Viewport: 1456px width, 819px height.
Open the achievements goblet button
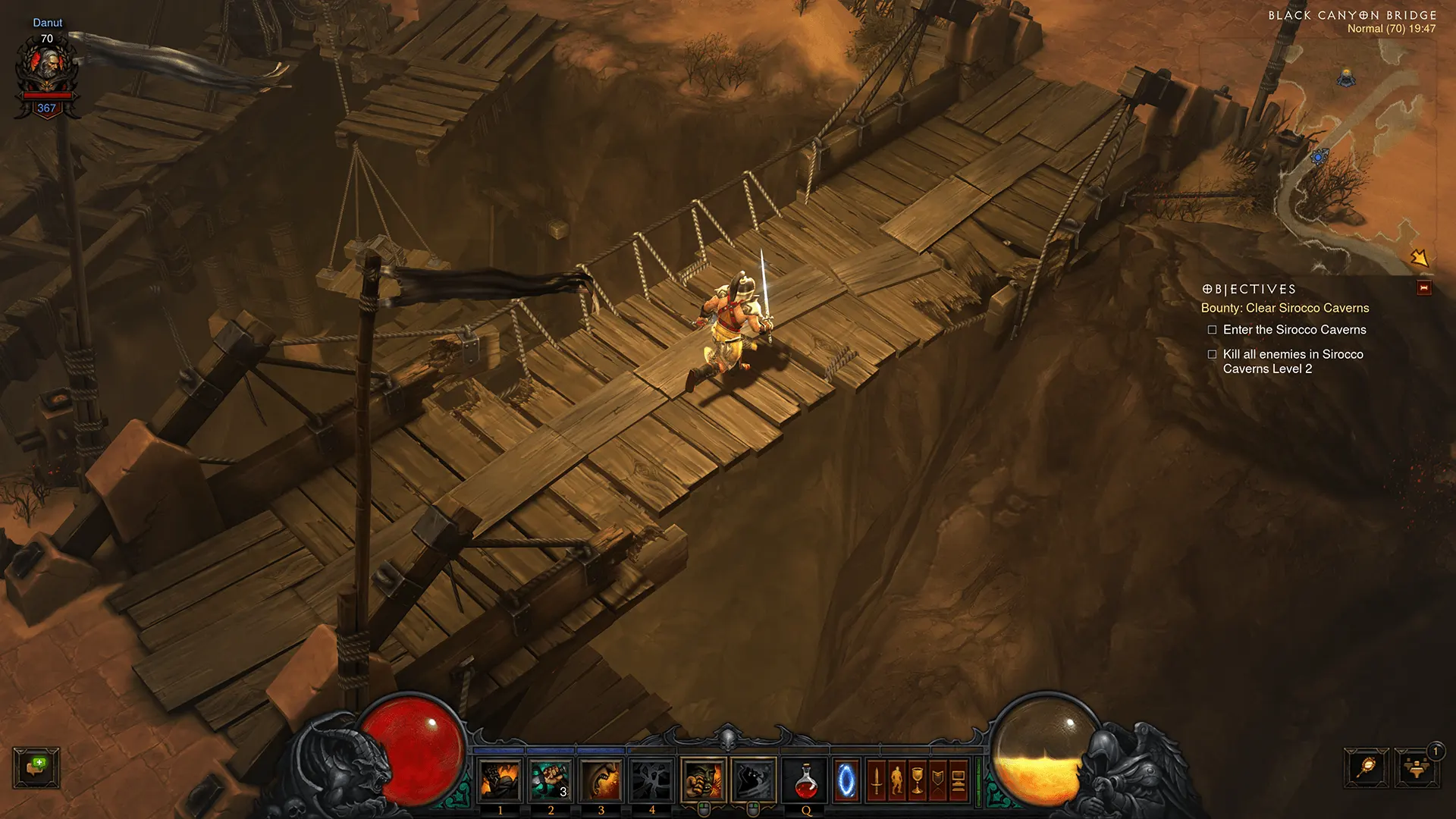[917, 780]
